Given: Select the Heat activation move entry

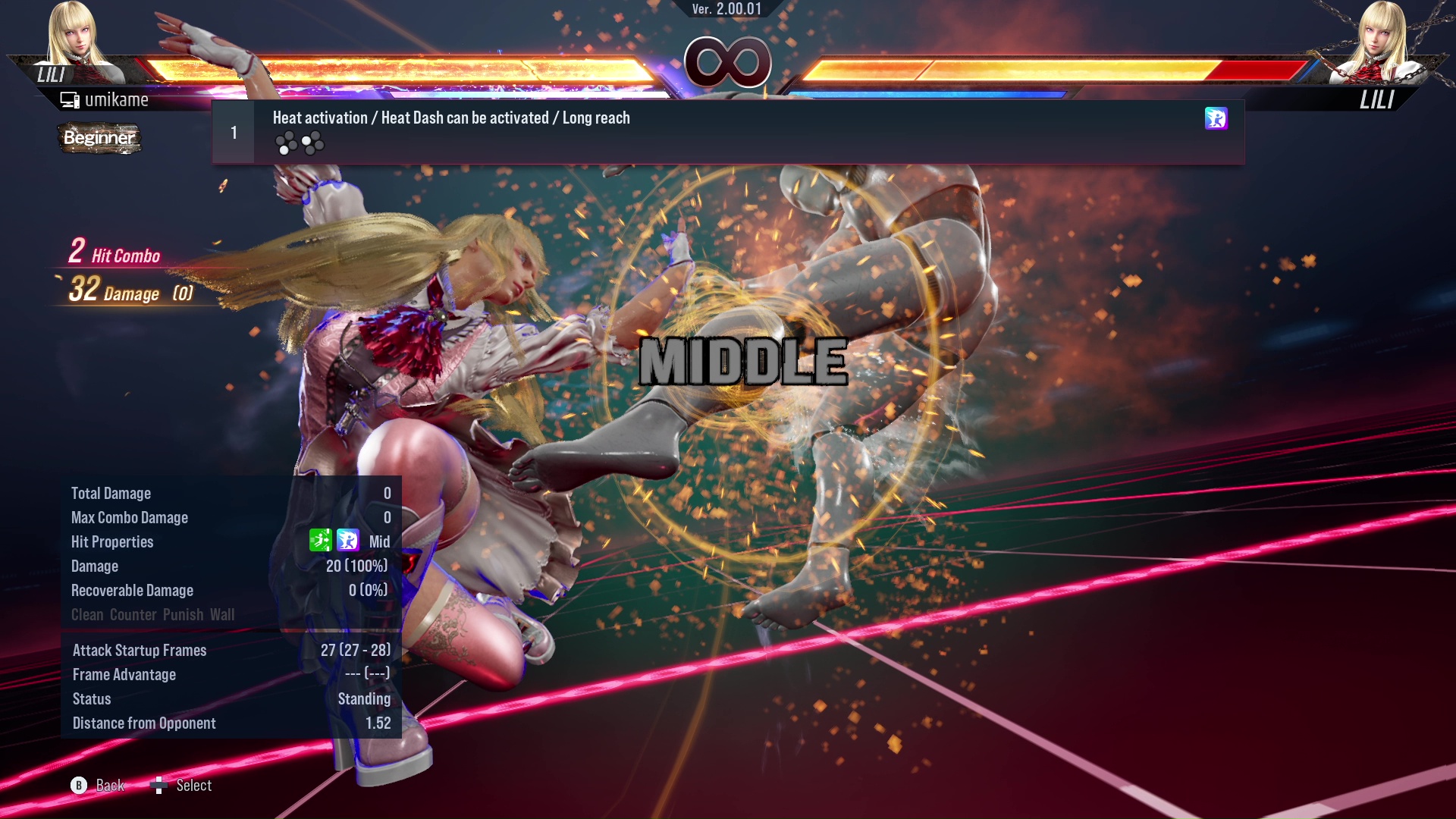Looking at the screenshot, I should tap(728, 132).
